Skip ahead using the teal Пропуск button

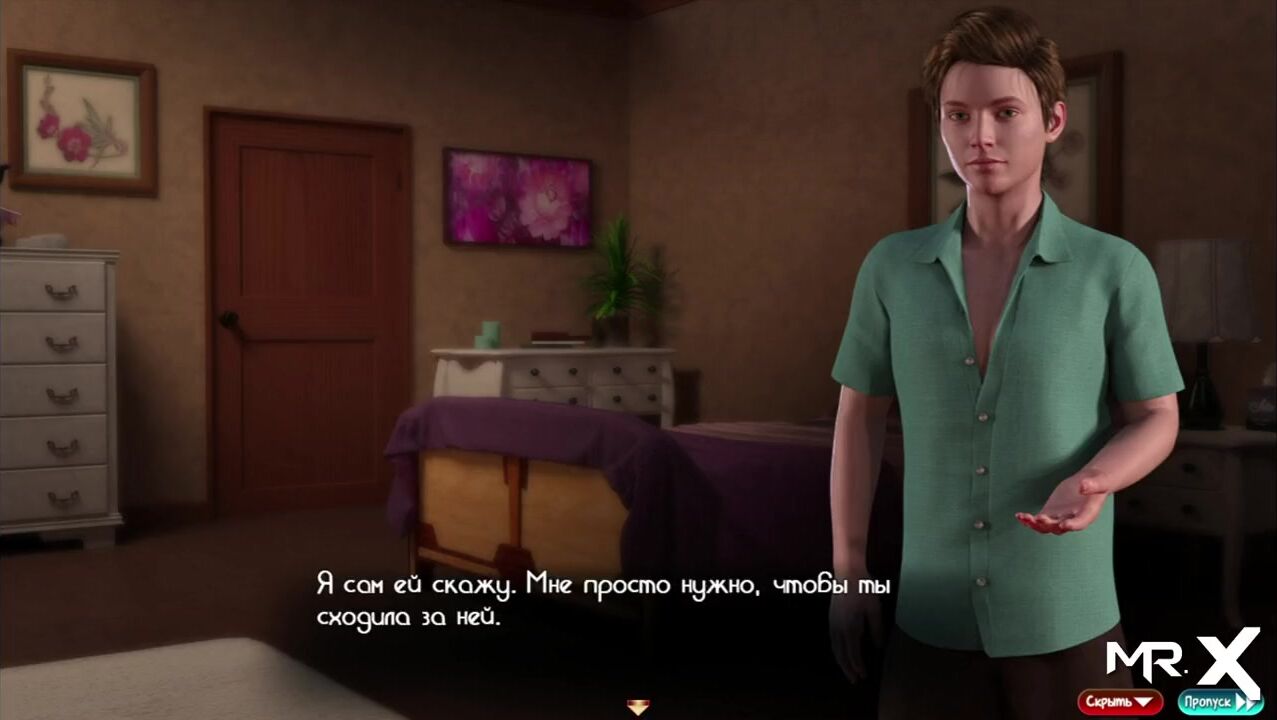pos(1218,702)
